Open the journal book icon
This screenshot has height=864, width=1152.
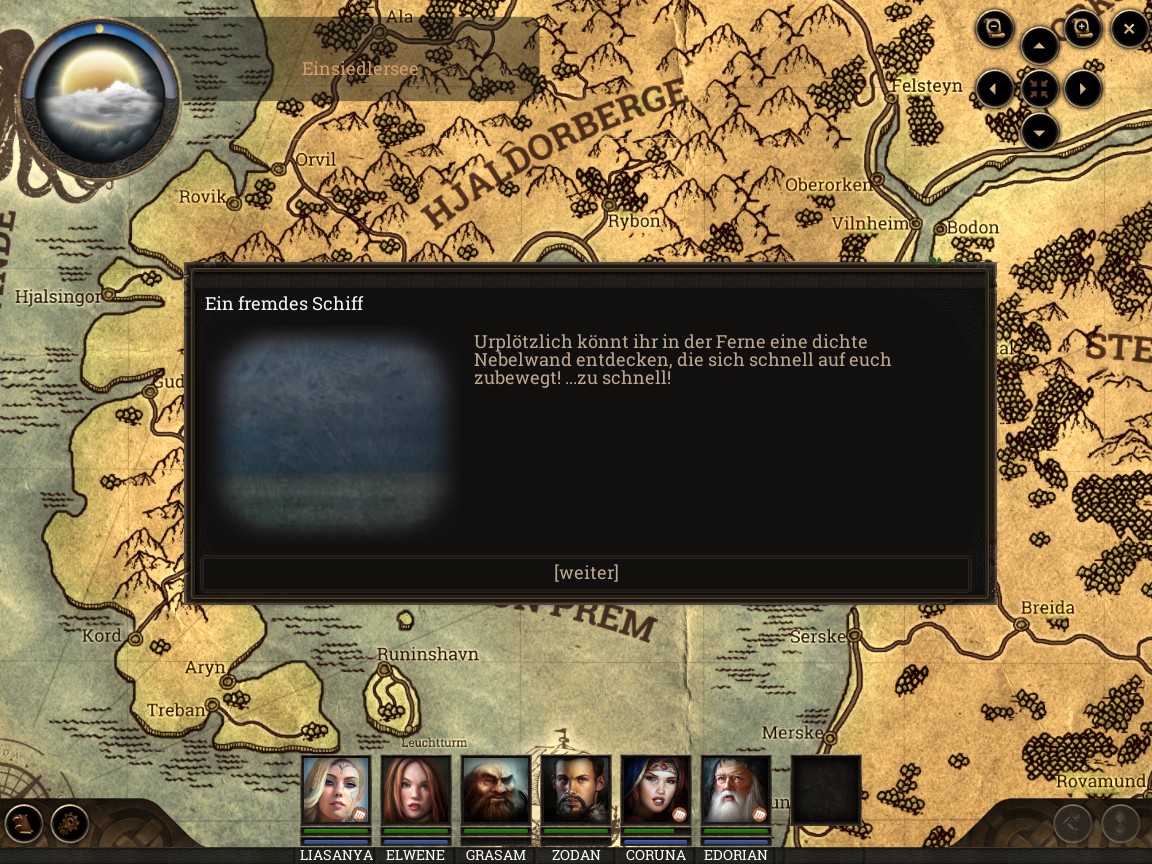(23, 824)
